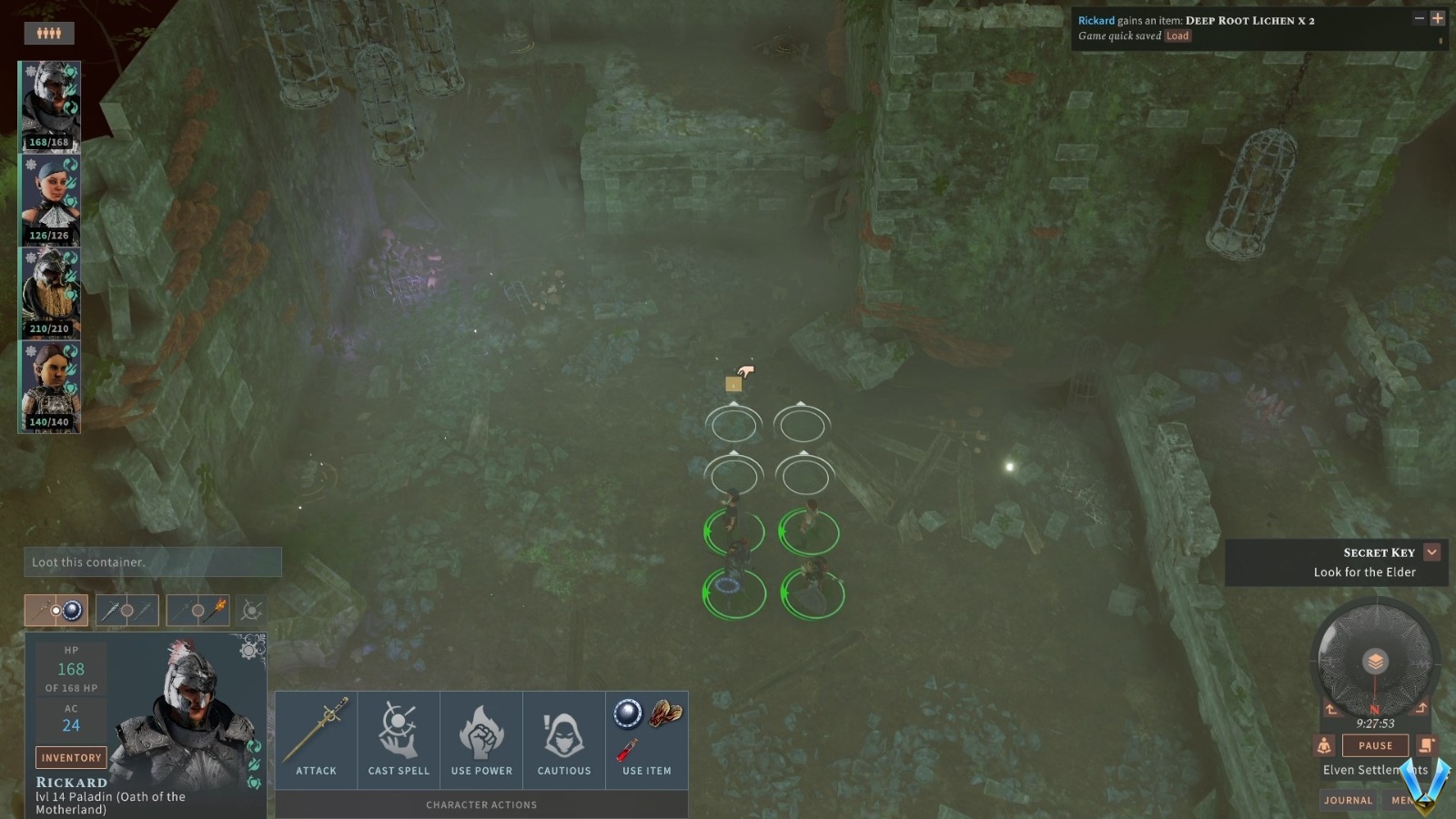Click the camera elevation icon inside the compass
This screenshot has width=1456, height=819.
point(1376,661)
